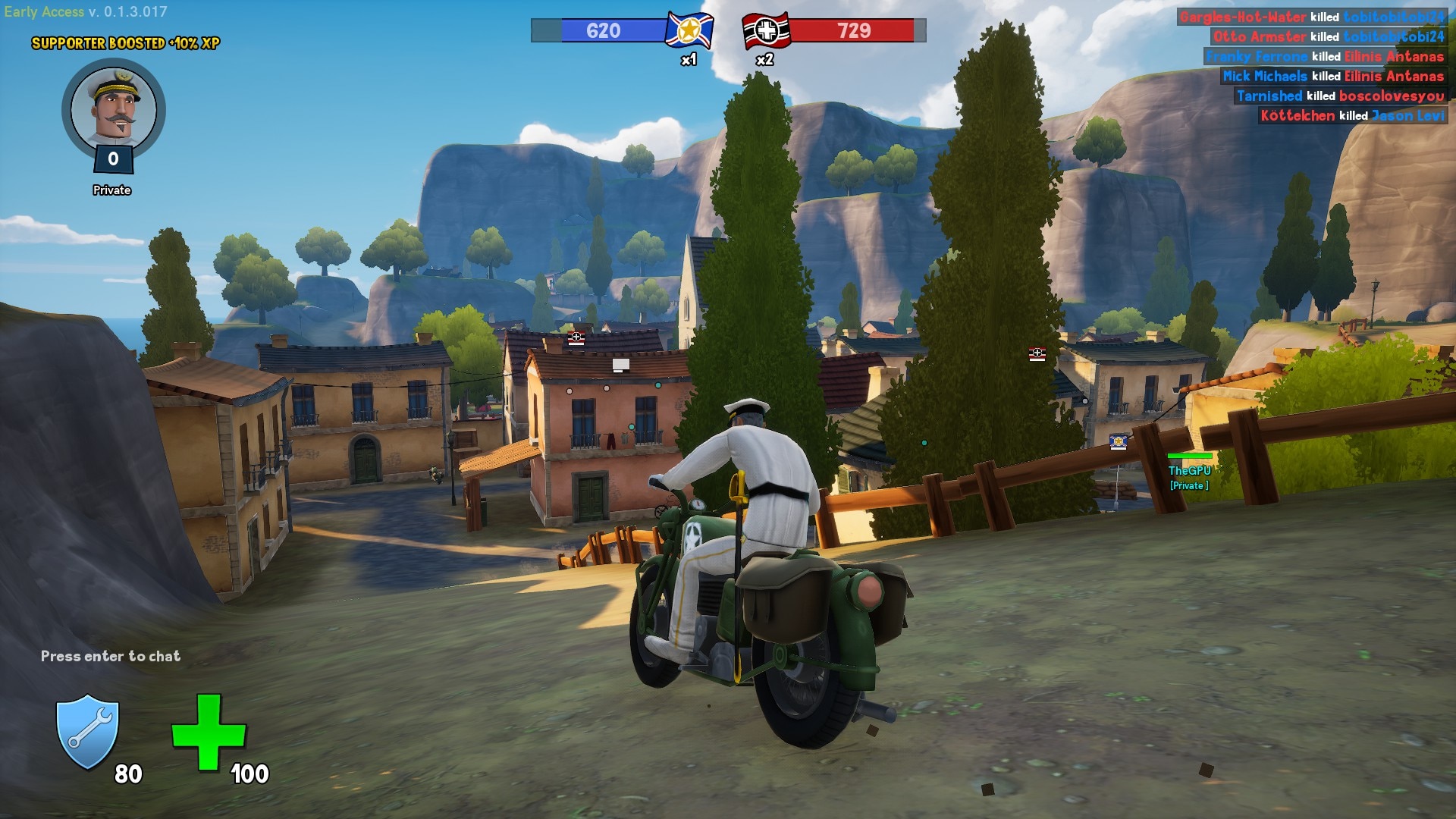Click the Supporter Boosted XP banner

(126, 43)
